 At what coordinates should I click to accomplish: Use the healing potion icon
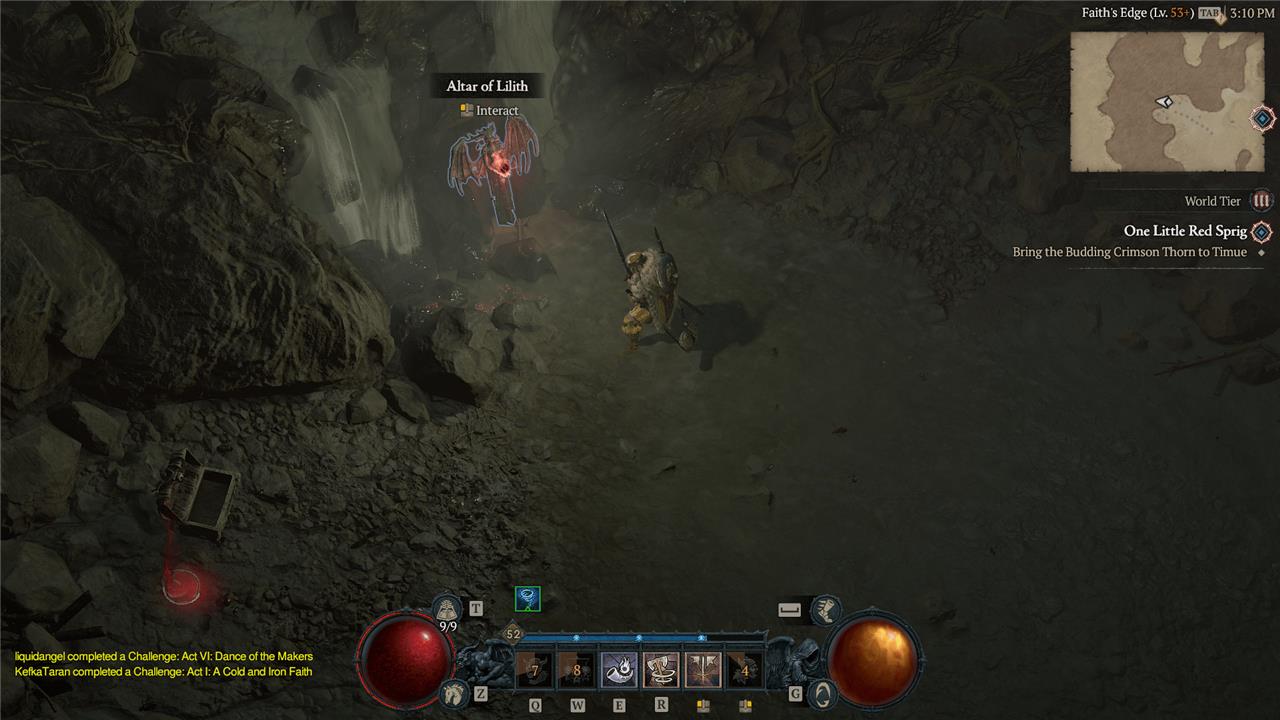(447, 607)
